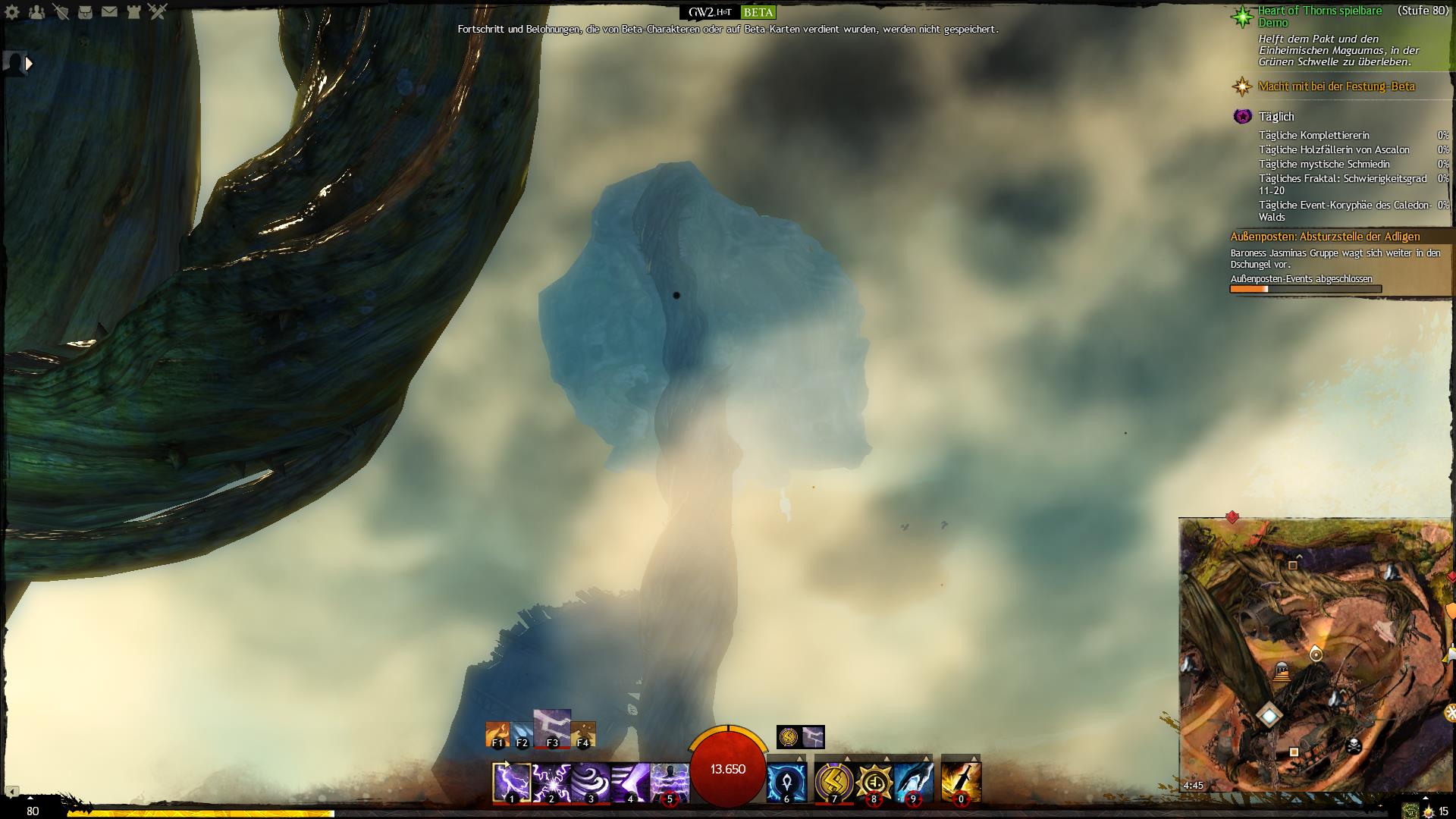
Task: Open the PvP crossed swords icon
Action: pos(158,12)
